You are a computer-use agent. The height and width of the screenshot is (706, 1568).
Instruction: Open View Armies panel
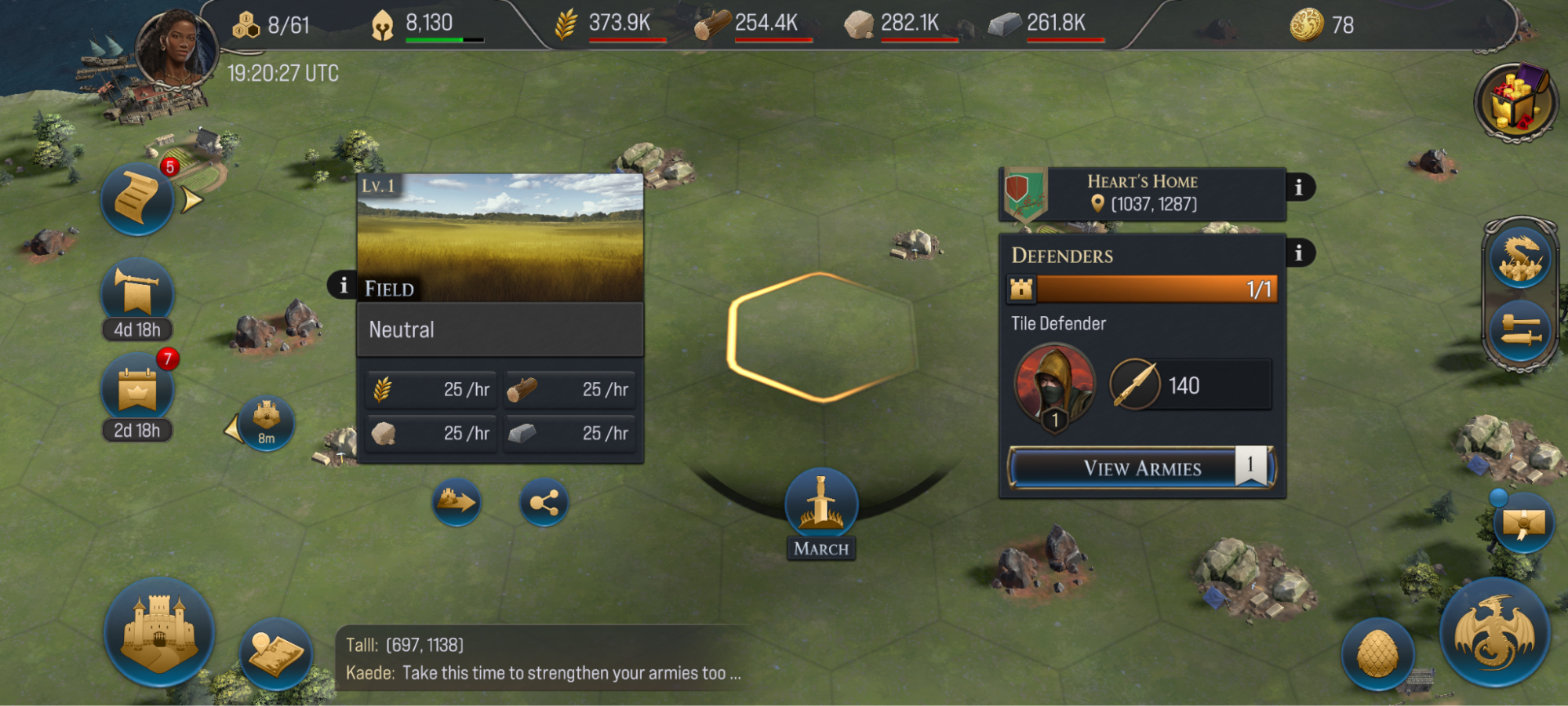point(1141,468)
